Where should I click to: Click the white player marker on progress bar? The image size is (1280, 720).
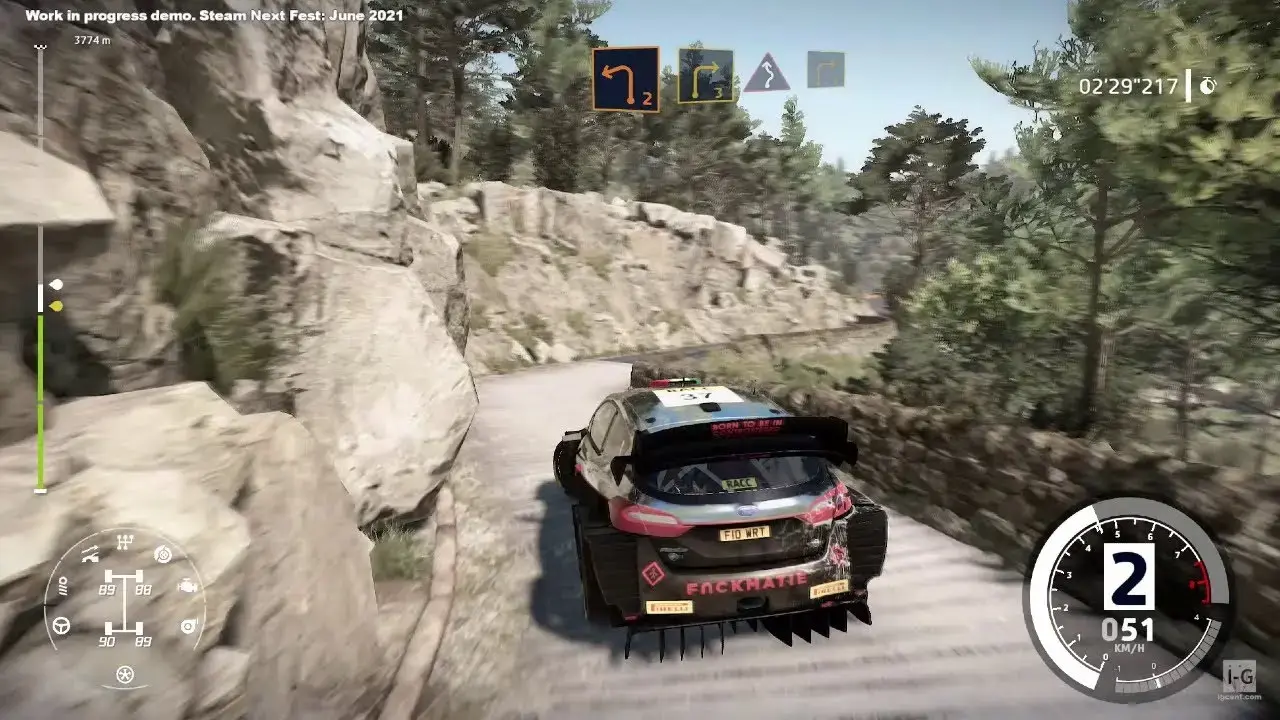click(x=56, y=285)
